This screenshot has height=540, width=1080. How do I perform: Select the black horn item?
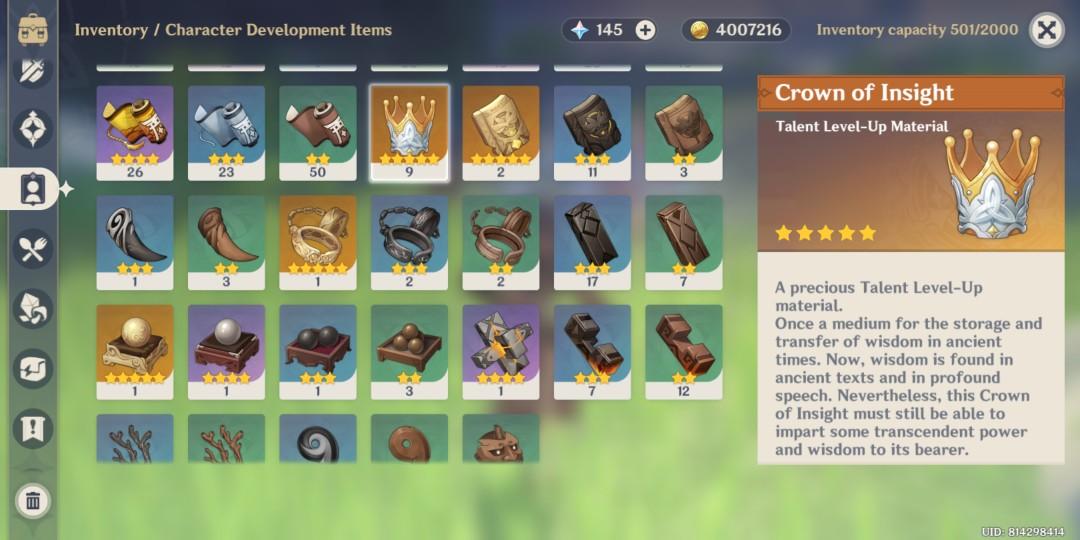click(135, 239)
